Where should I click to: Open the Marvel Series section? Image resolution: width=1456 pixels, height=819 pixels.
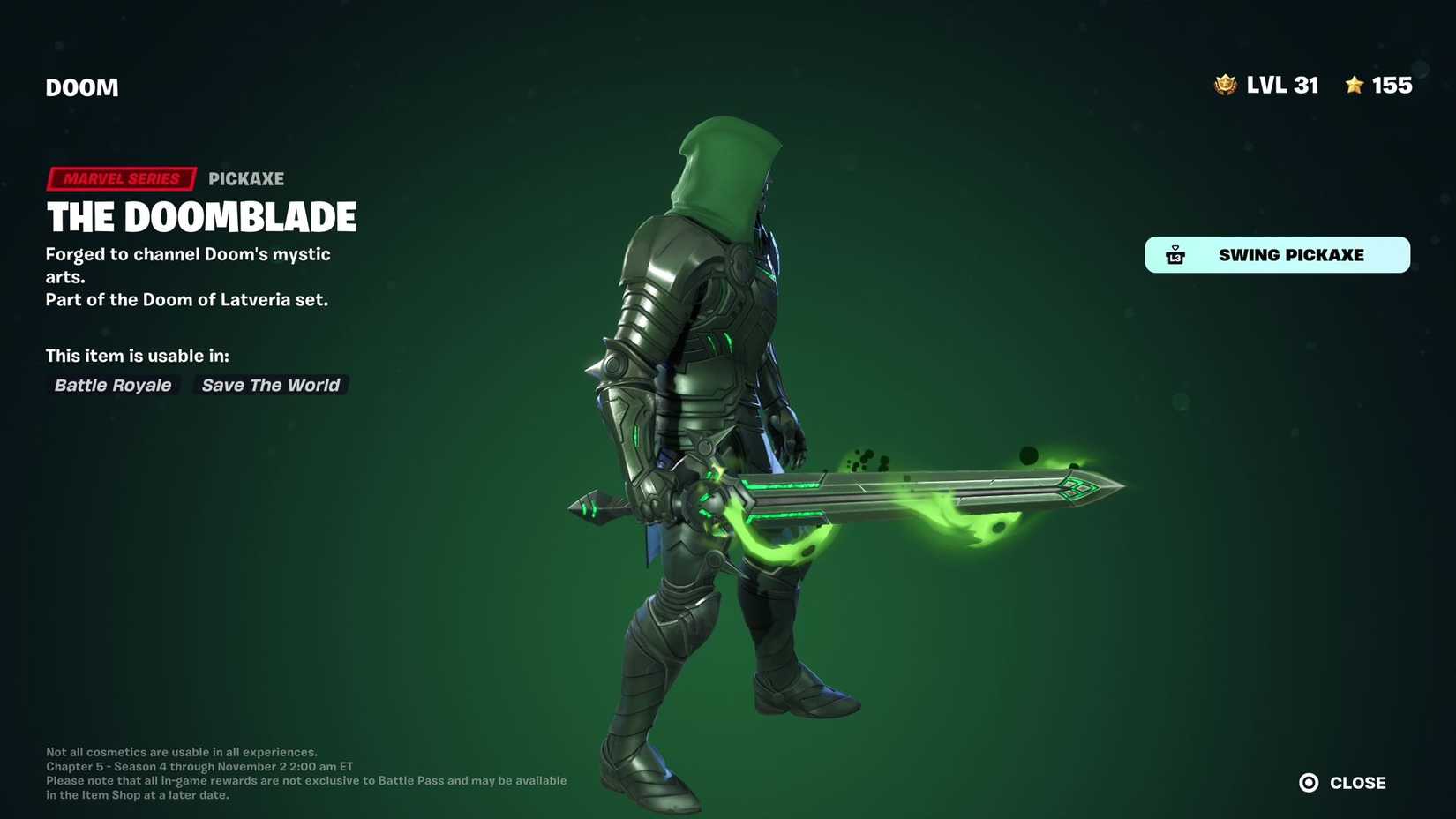click(x=121, y=178)
